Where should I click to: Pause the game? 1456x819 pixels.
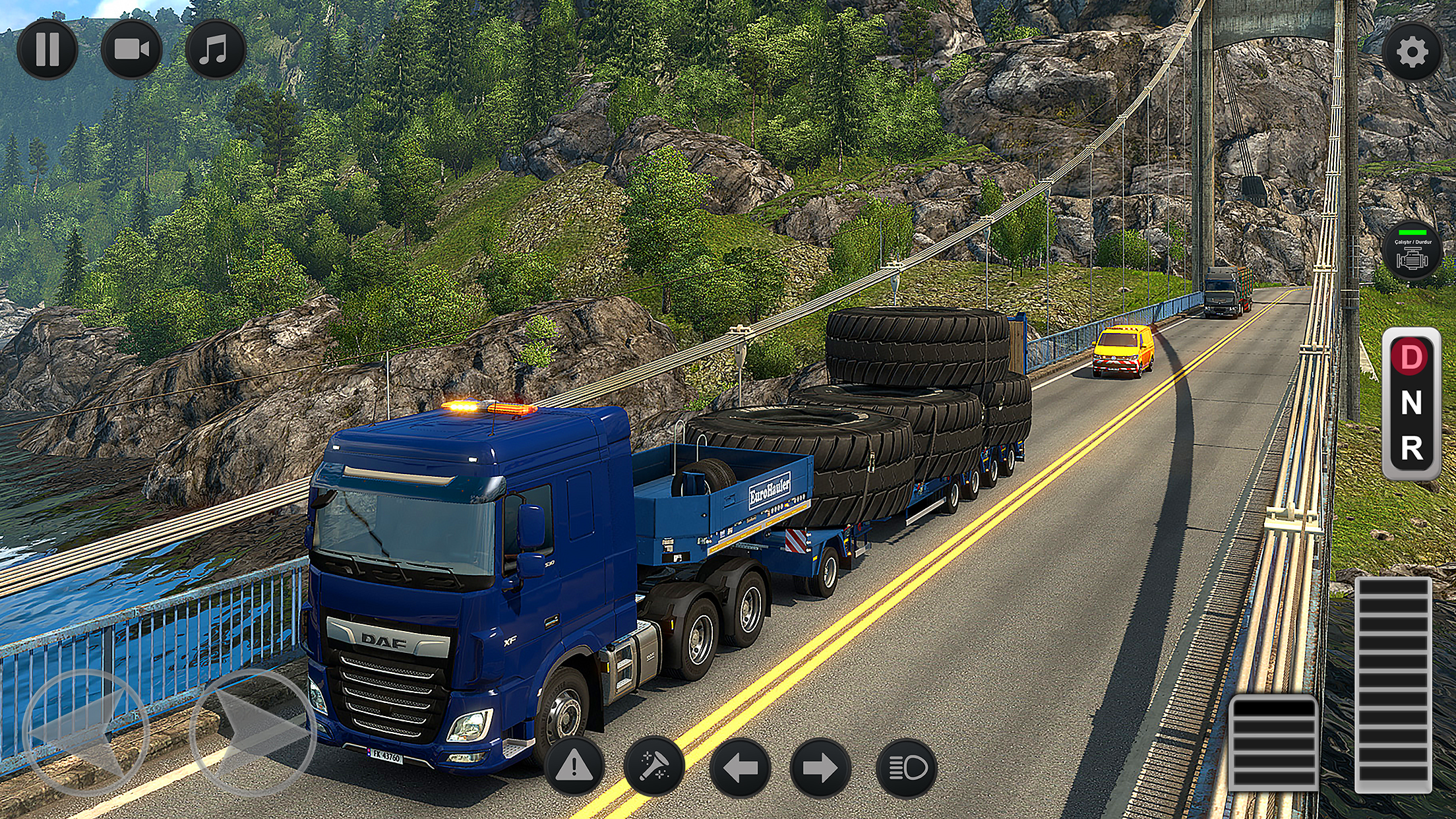[47, 49]
